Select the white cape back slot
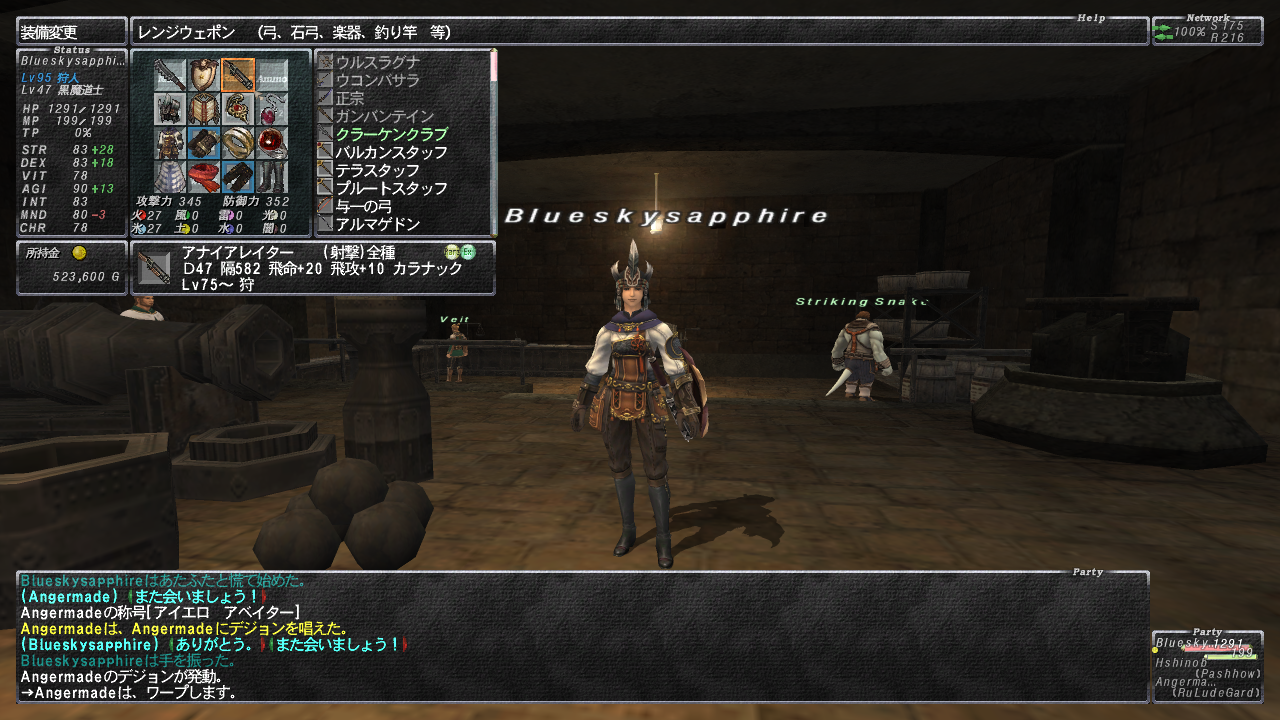Screen dimensions: 1280x720 pyautogui.click(x=171, y=177)
